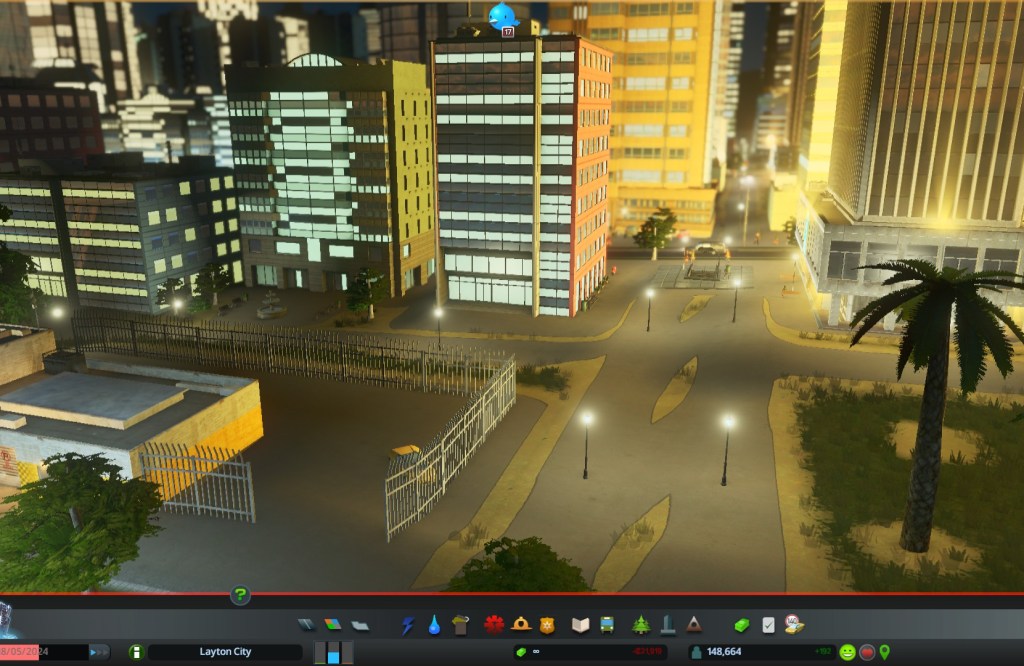
Task: Open the Education book menu
Action: coord(580,625)
